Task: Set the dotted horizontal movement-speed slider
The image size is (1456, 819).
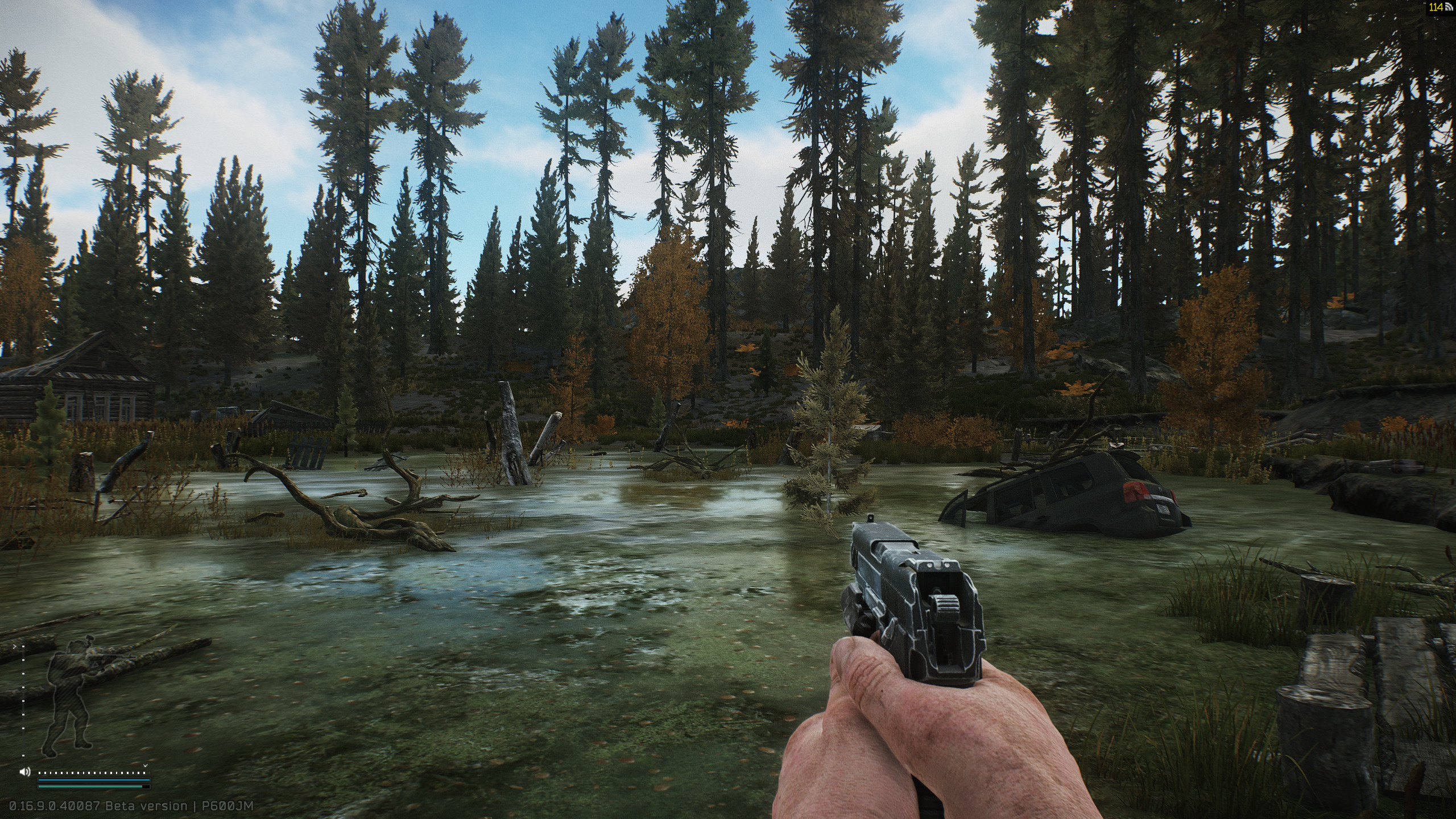Action: pyautogui.click(x=92, y=773)
